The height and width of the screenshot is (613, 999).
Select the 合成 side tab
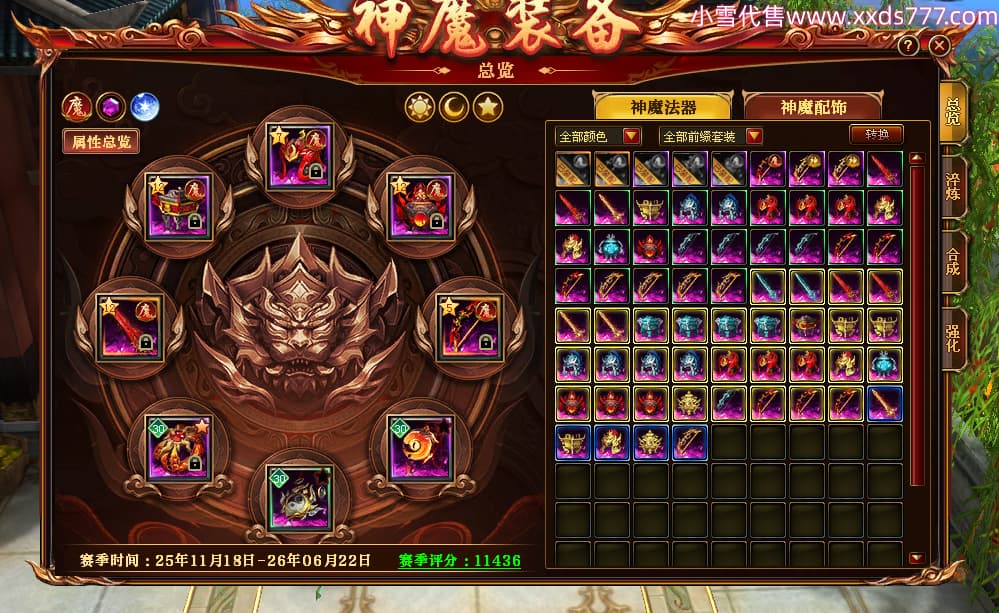click(954, 263)
